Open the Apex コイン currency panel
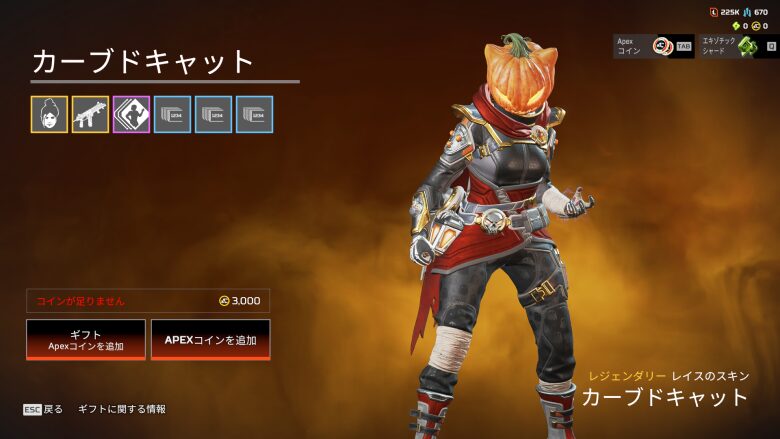 pos(653,46)
